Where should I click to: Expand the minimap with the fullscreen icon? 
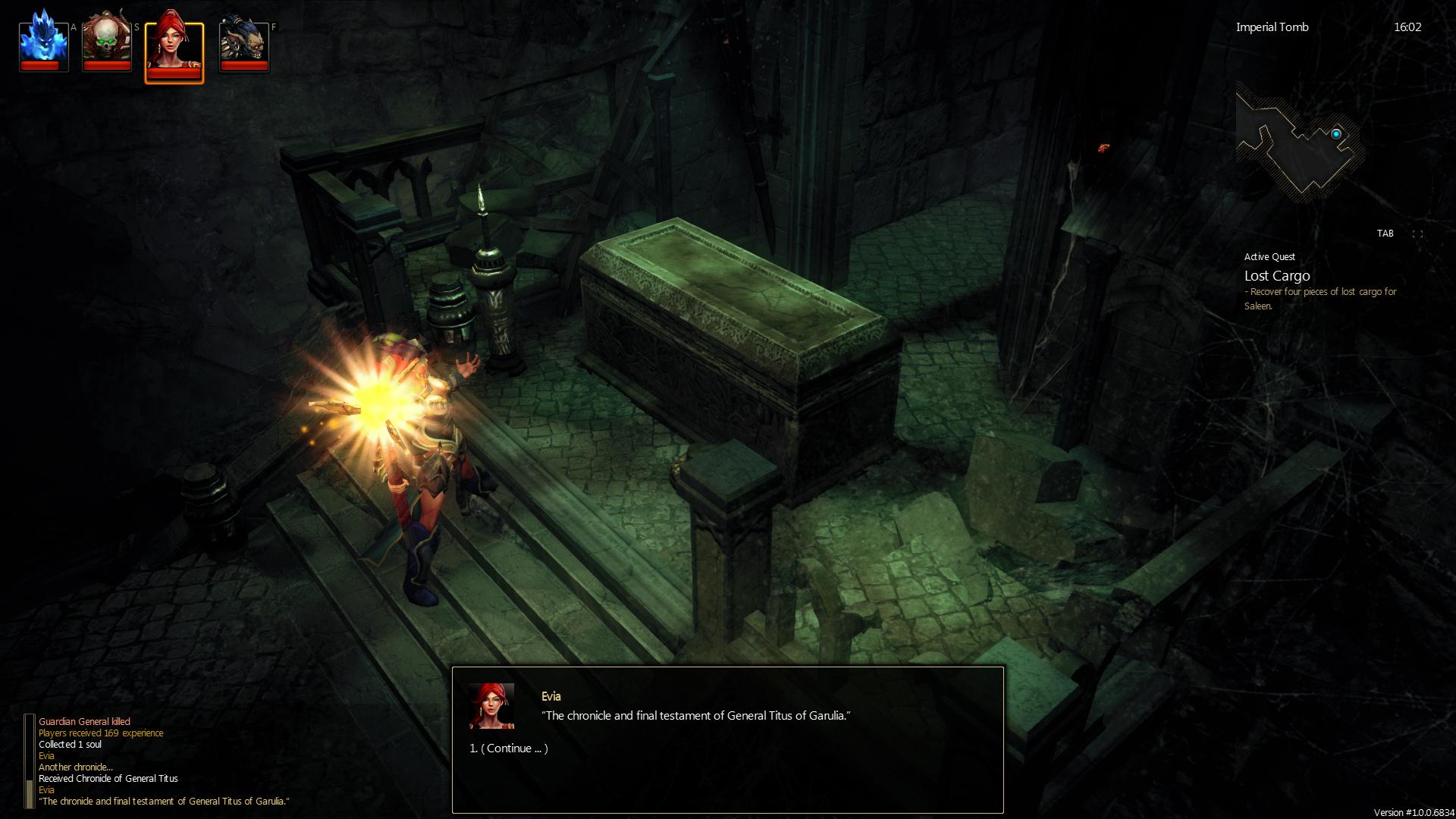pyautogui.click(x=1417, y=234)
